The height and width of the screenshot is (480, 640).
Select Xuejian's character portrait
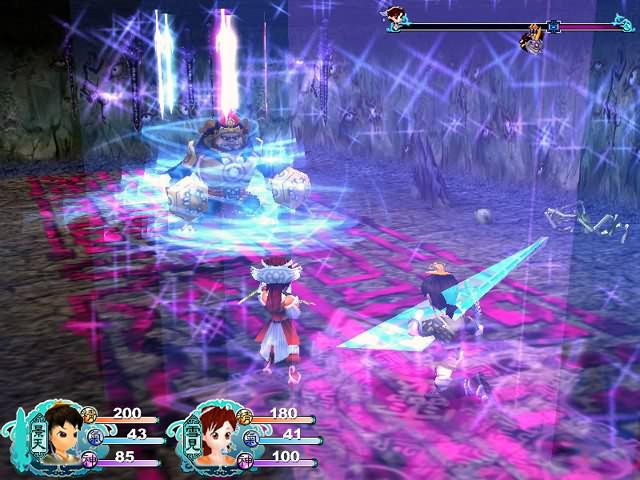click(214, 437)
